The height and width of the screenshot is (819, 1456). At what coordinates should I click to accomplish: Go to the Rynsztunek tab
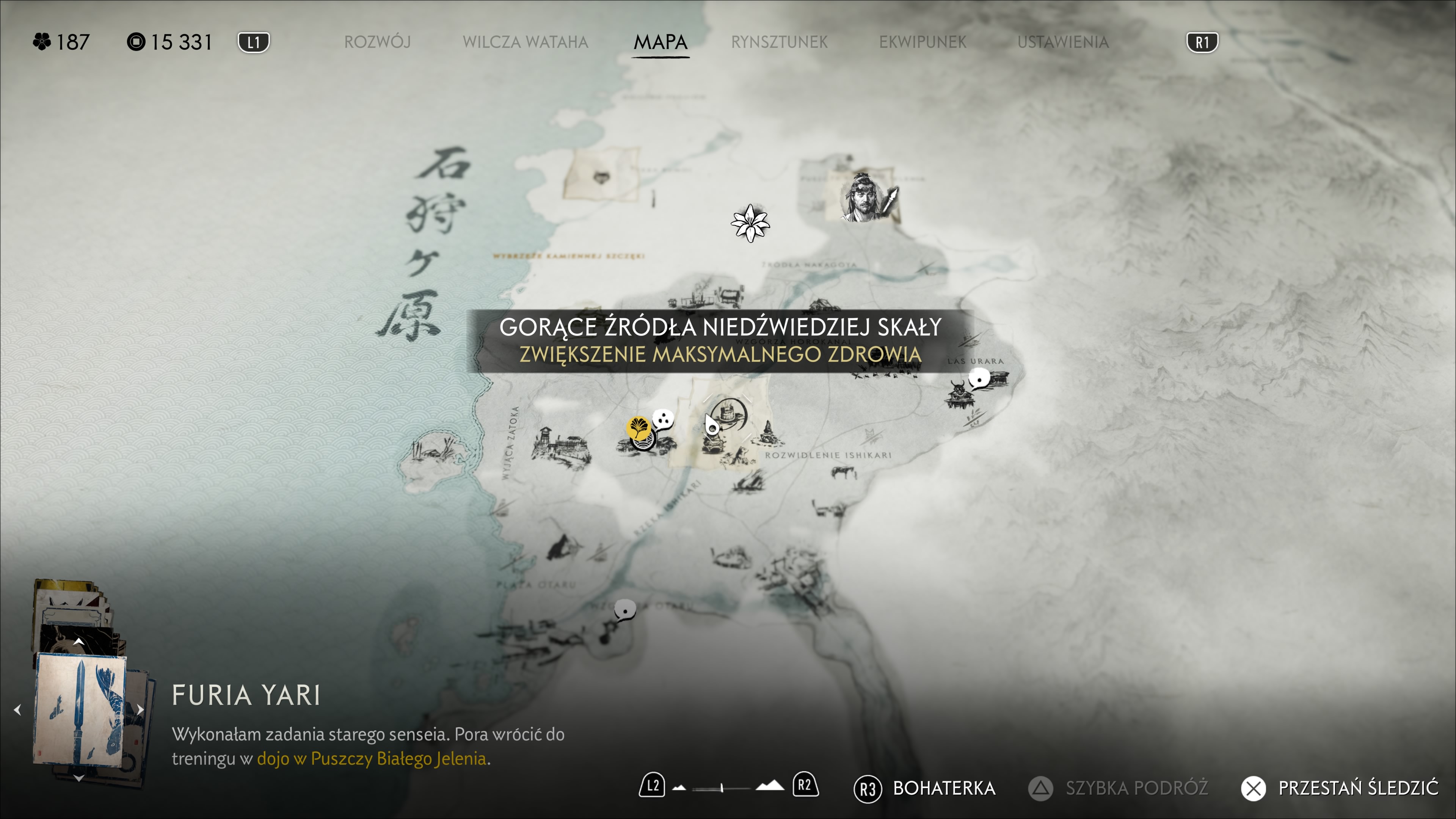779,42
